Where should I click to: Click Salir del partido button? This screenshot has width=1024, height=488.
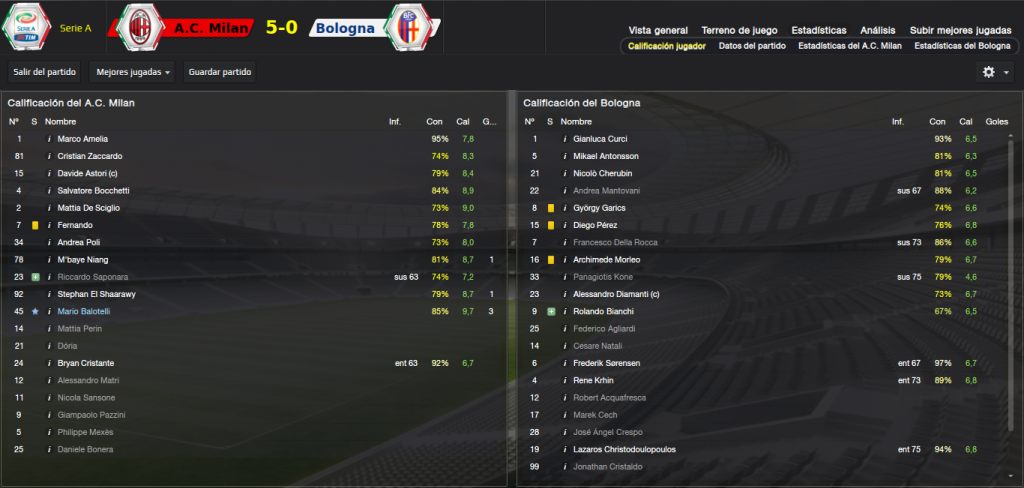pos(43,72)
